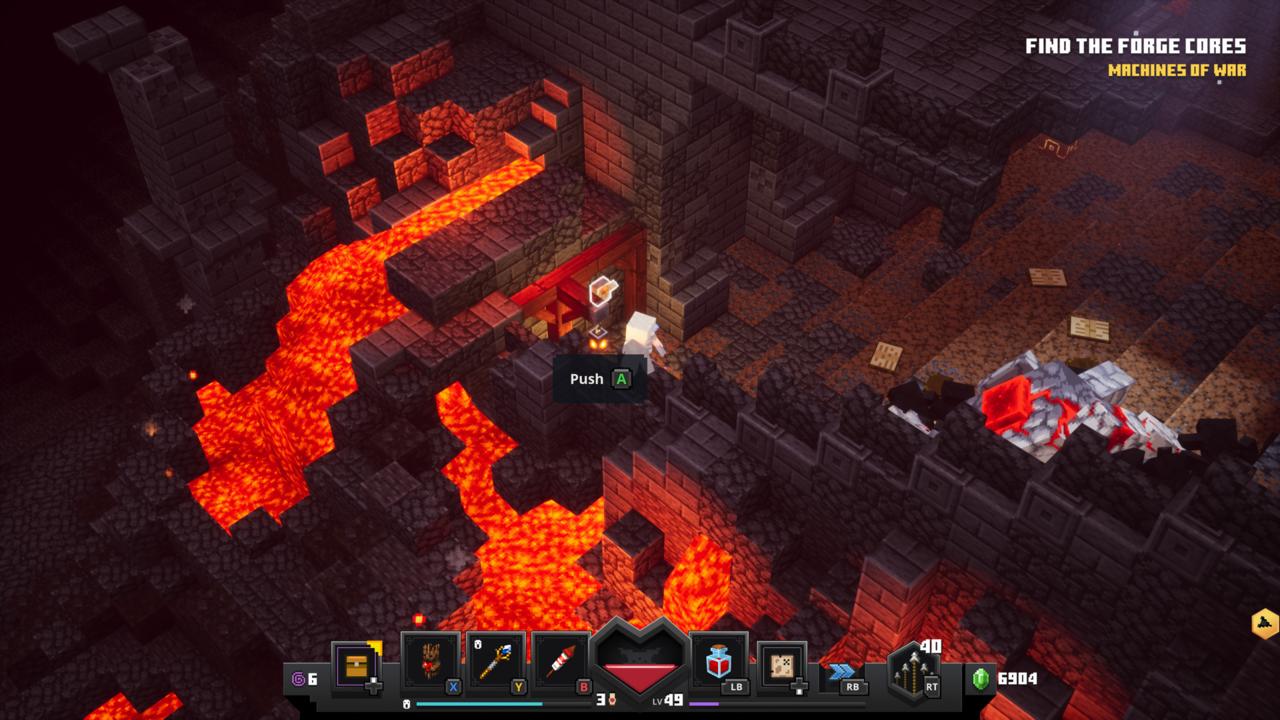This screenshot has width=1280, height=720.
Task: Click the yellow hexagon icon at screen edge
Action: click(1264, 624)
